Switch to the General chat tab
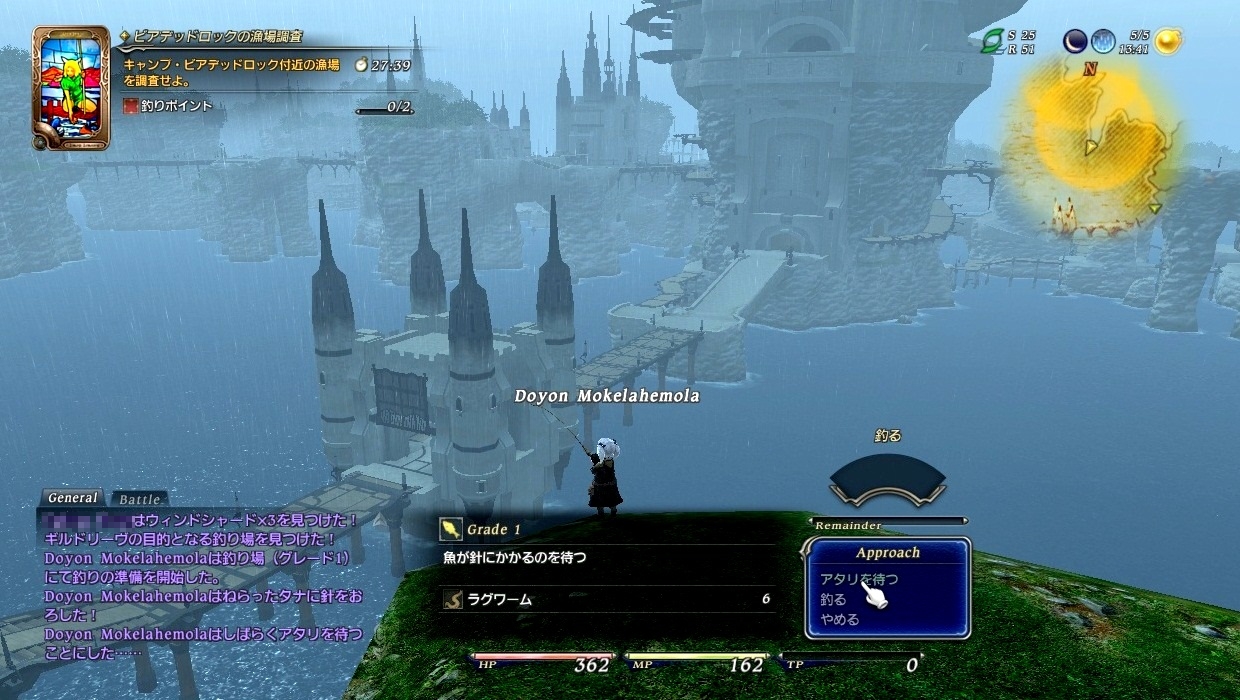 click(72, 498)
